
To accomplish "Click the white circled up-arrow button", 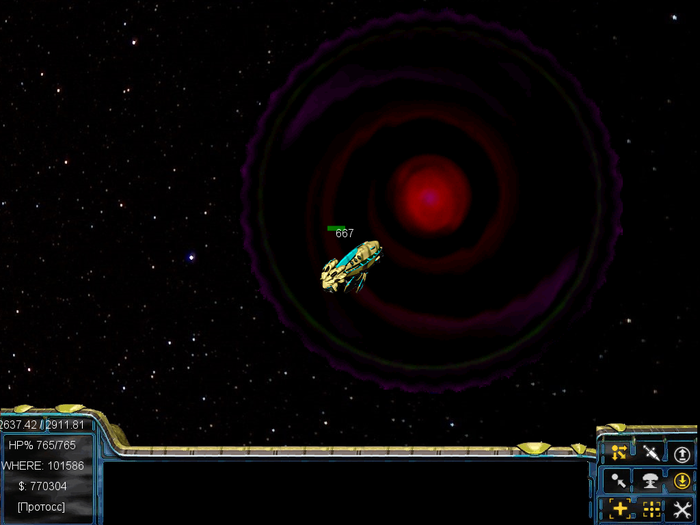I will pyautogui.click(x=682, y=454).
